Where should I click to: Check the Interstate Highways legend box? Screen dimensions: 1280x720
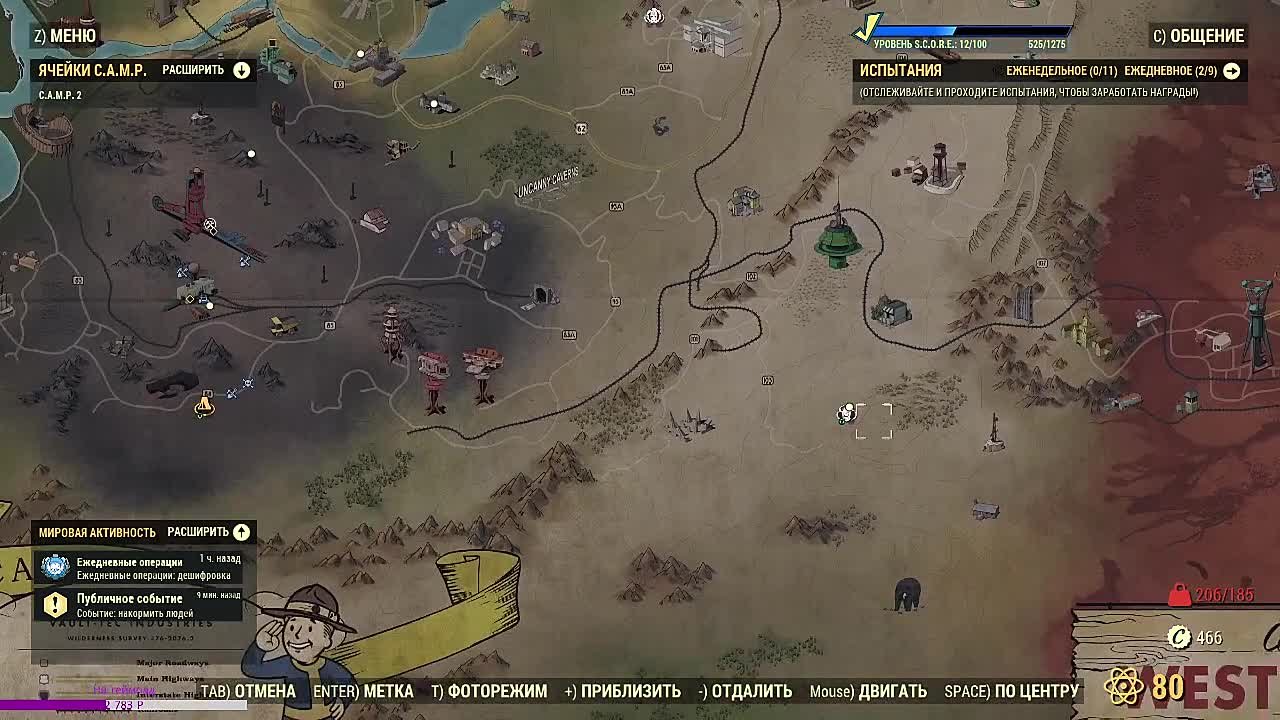pyautogui.click(x=43, y=694)
